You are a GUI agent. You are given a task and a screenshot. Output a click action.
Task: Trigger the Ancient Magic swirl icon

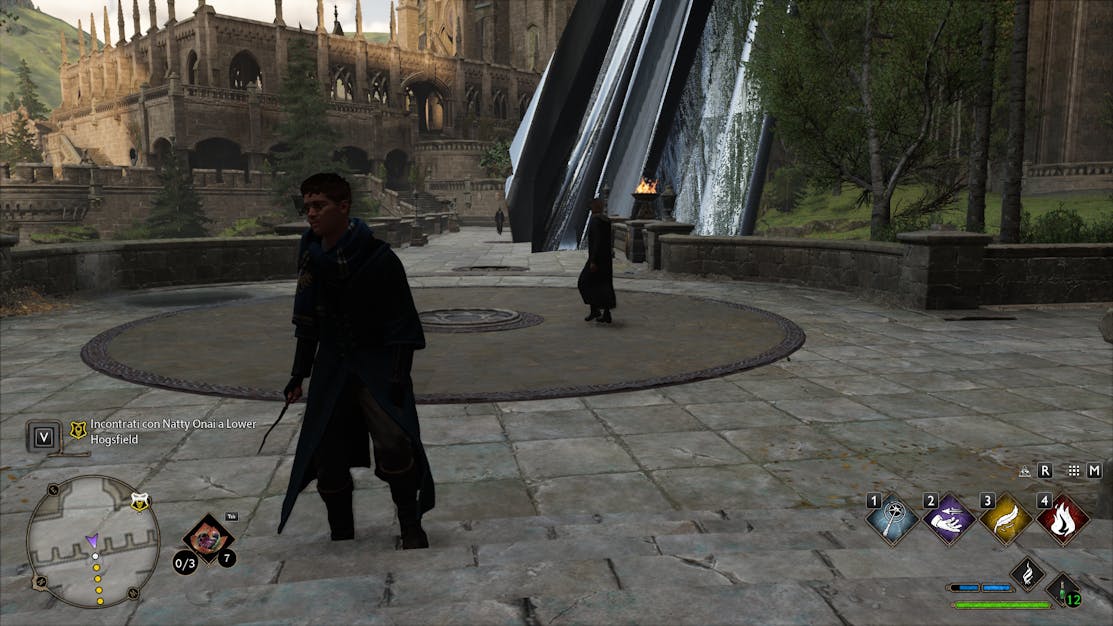point(1027,573)
